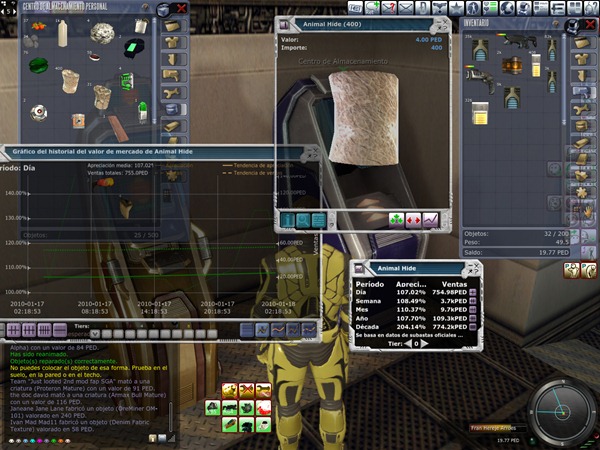The width and height of the screenshot is (600, 450).
Task: Click the red arrows button on Animal Hide panel
Action: click(413, 220)
